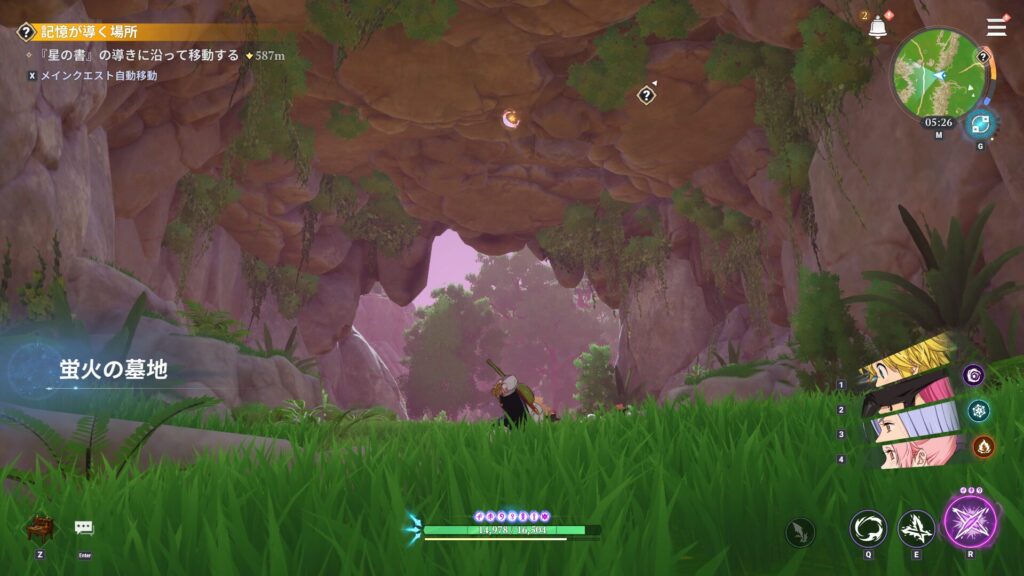Open the bell notifications icon
Viewport: 1024px width, 576px height.
pos(878,28)
